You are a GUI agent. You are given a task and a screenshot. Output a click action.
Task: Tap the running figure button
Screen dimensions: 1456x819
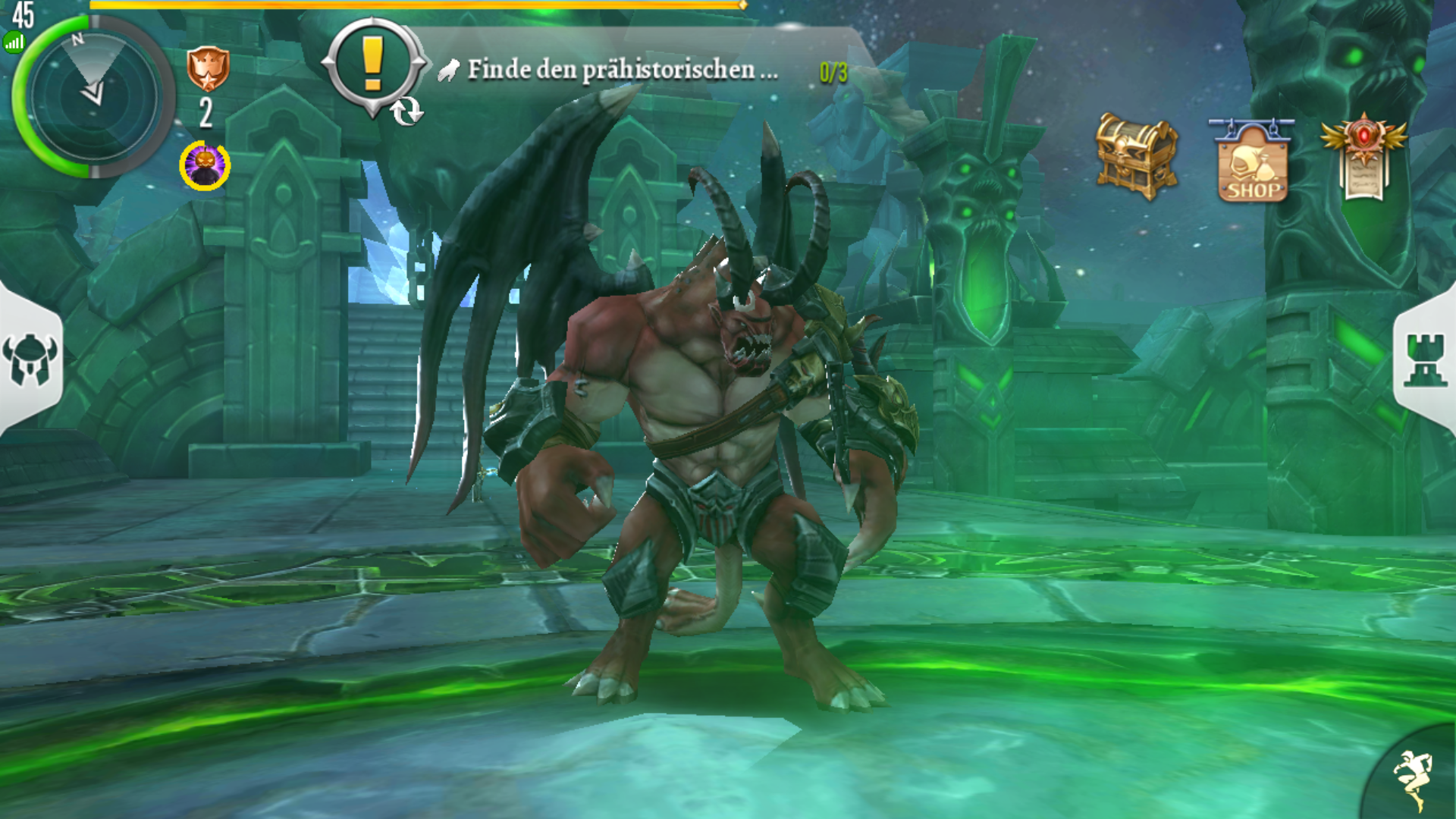(x=1412, y=778)
